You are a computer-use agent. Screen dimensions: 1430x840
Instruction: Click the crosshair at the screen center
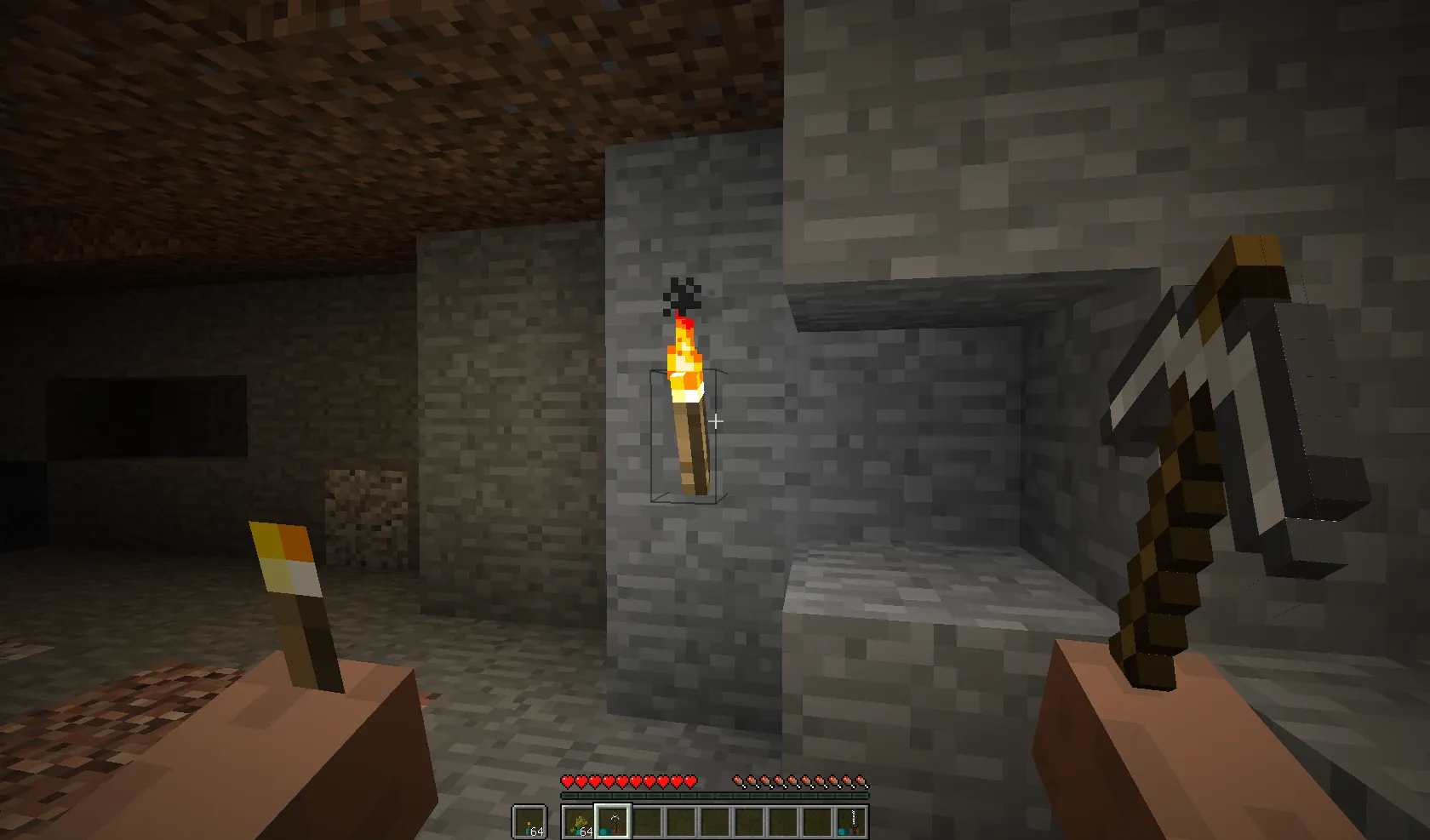pyautogui.click(x=715, y=420)
